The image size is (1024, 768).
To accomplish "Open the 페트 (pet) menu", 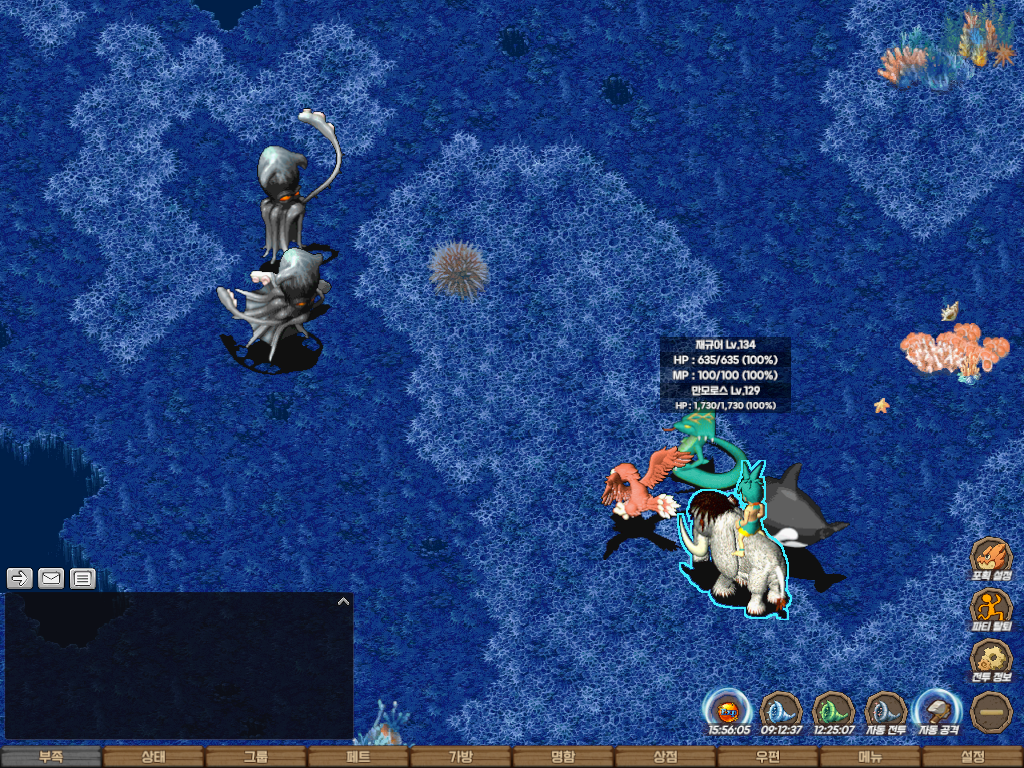I will [358, 757].
